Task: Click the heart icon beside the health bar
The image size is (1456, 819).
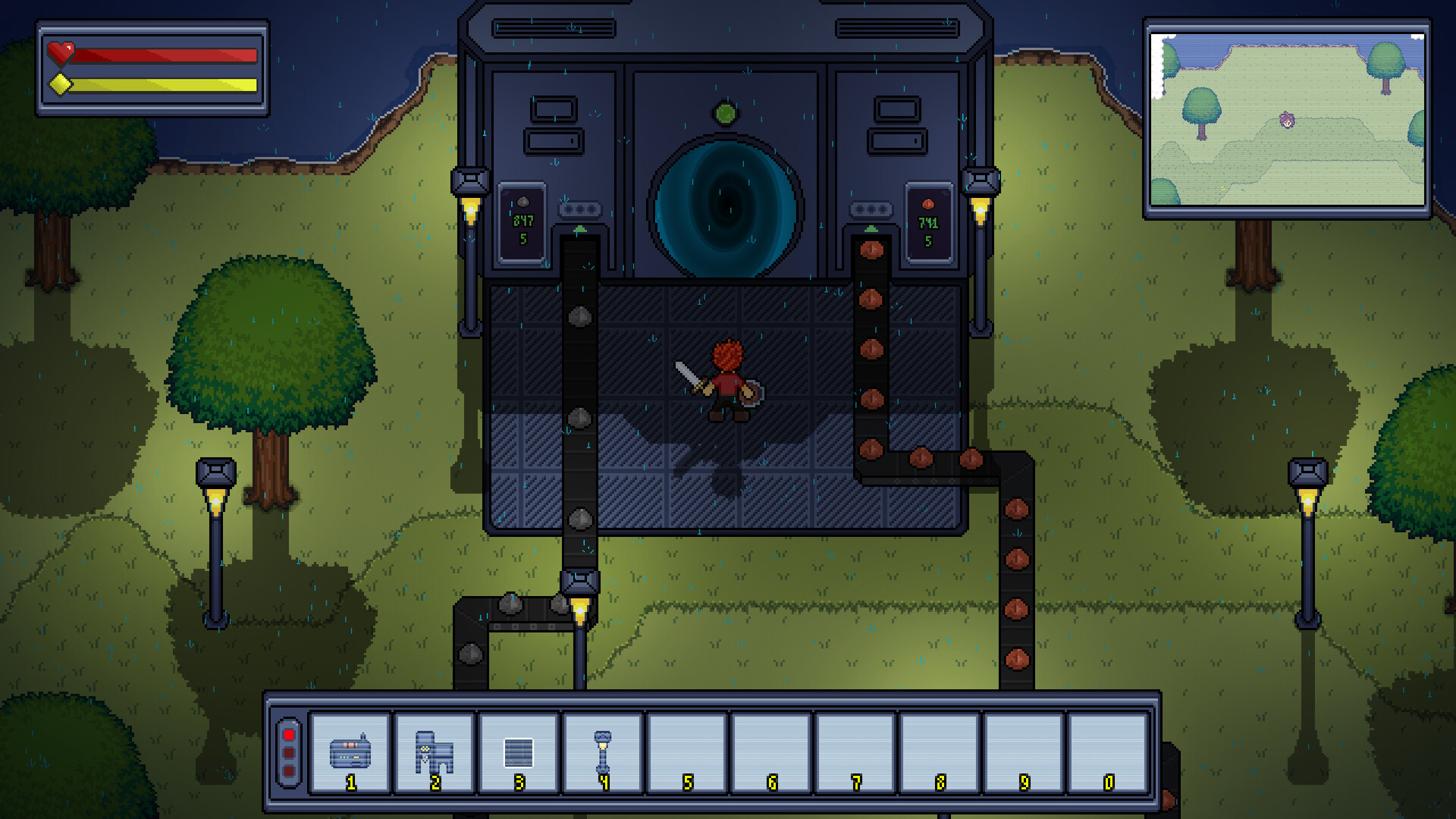Action: 63,51
